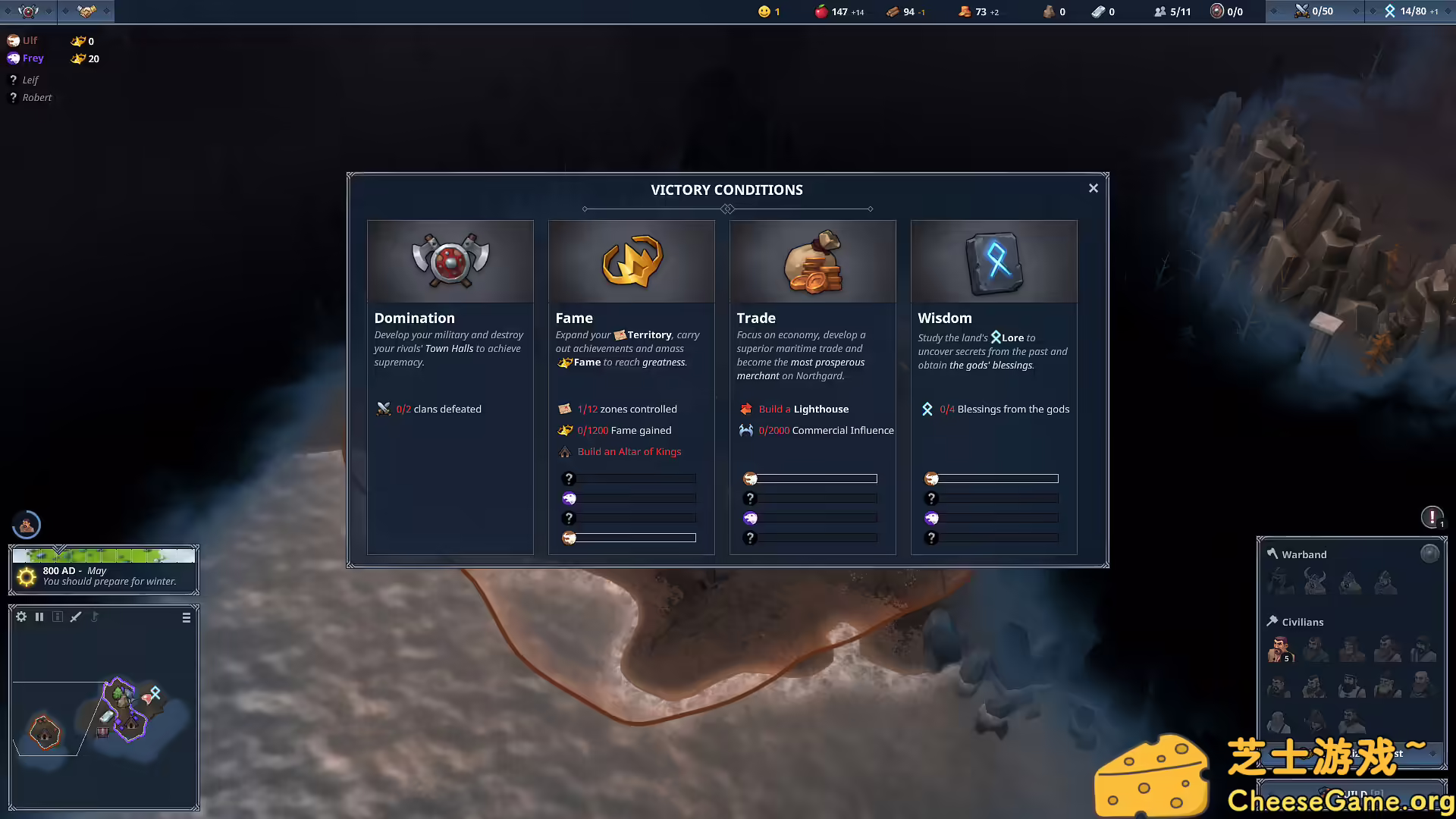Click the Build an Altar of Kings objective
Viewport: 1456px width, 819px height.
tap(629, 451)
